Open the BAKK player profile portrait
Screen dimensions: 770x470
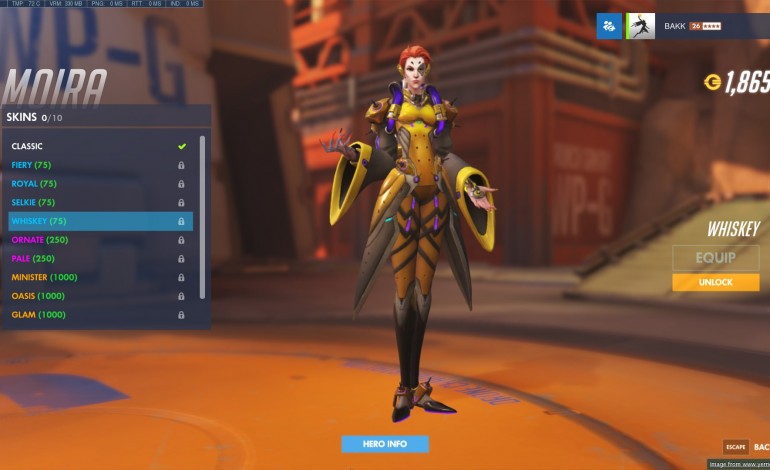click(641, 26)
